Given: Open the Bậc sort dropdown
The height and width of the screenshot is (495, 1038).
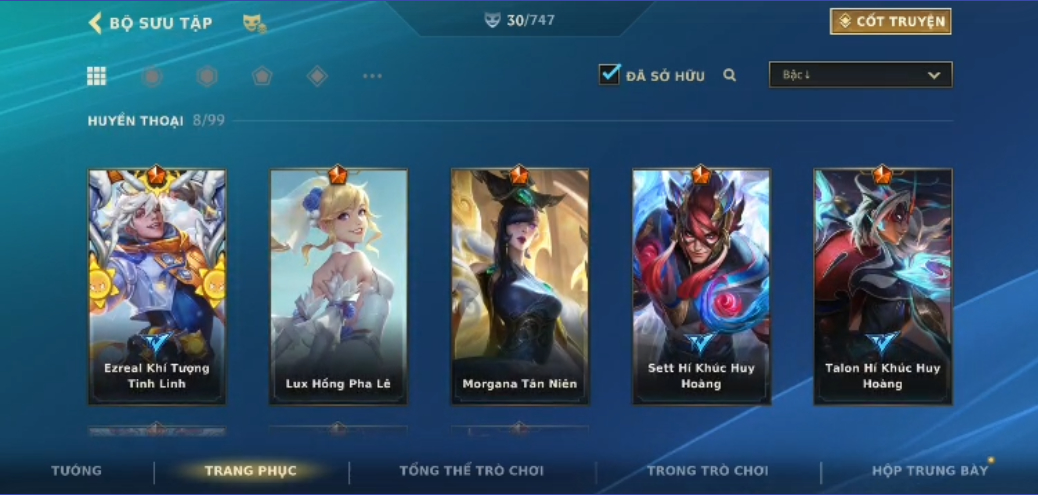Looking at the screenshot, I should click(860, 75).
